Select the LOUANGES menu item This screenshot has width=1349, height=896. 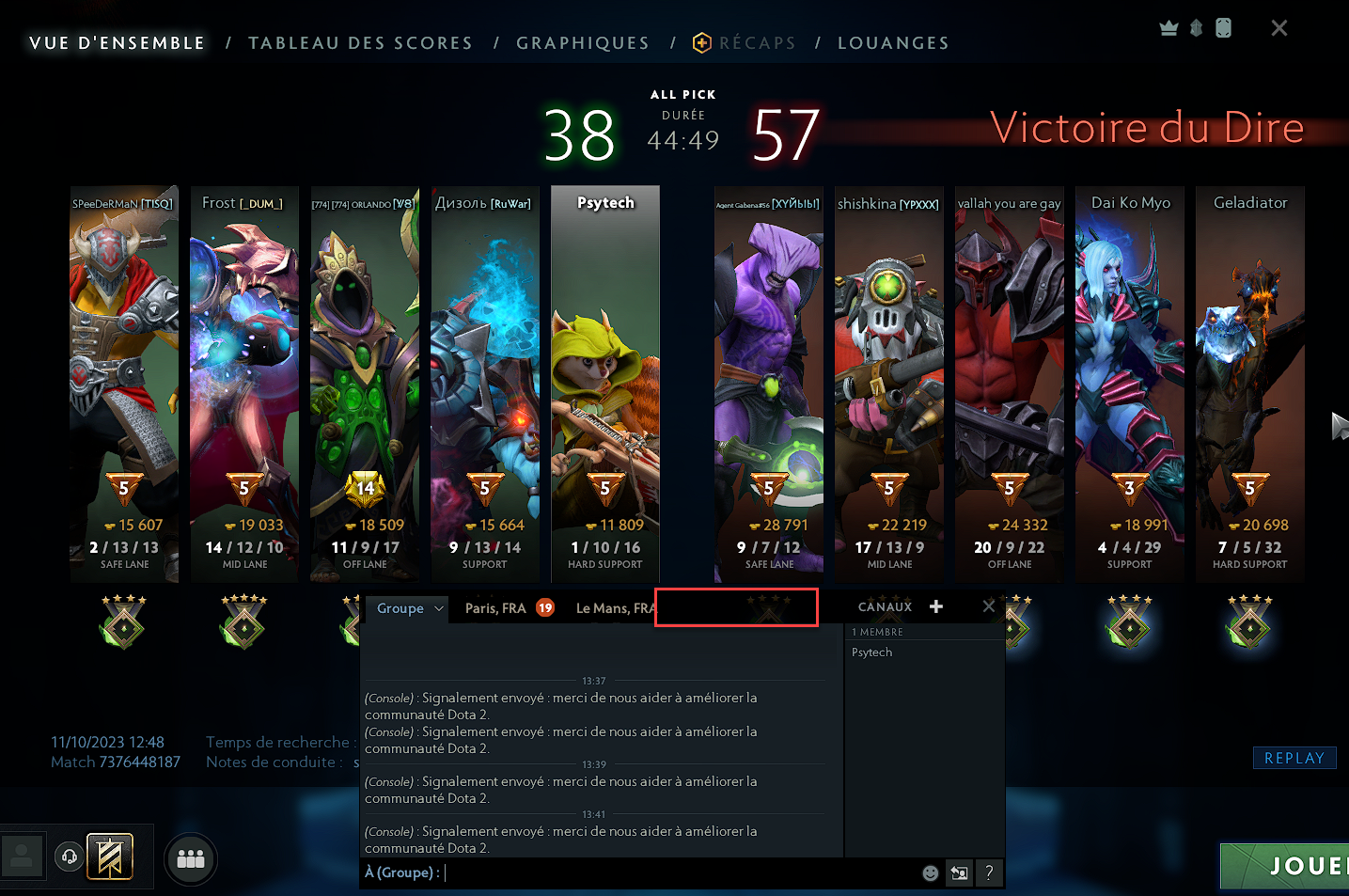[892, 42]
